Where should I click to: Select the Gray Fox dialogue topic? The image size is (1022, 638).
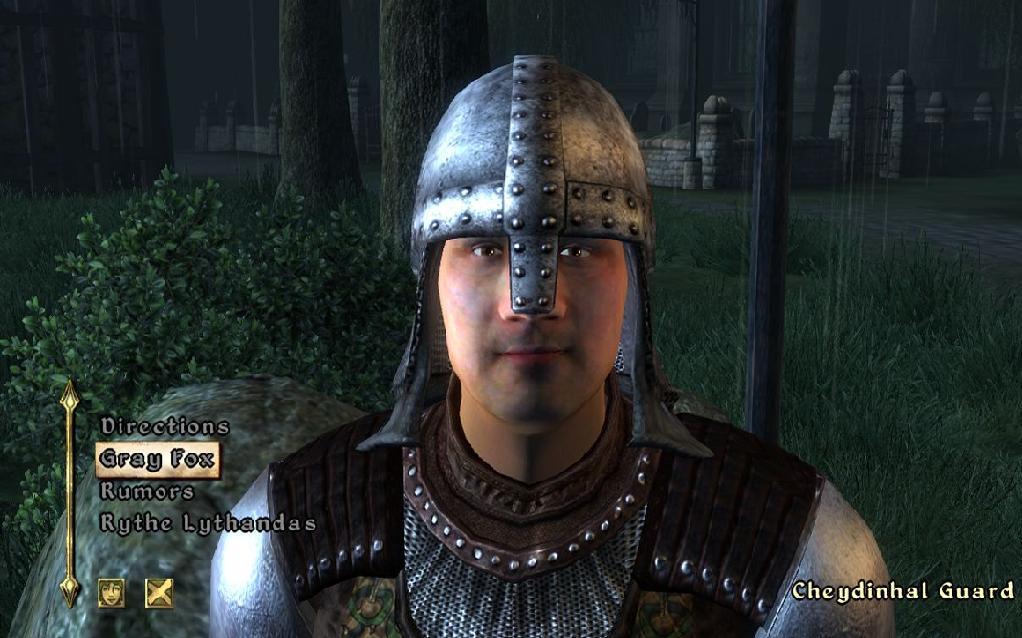coord(157,459)
